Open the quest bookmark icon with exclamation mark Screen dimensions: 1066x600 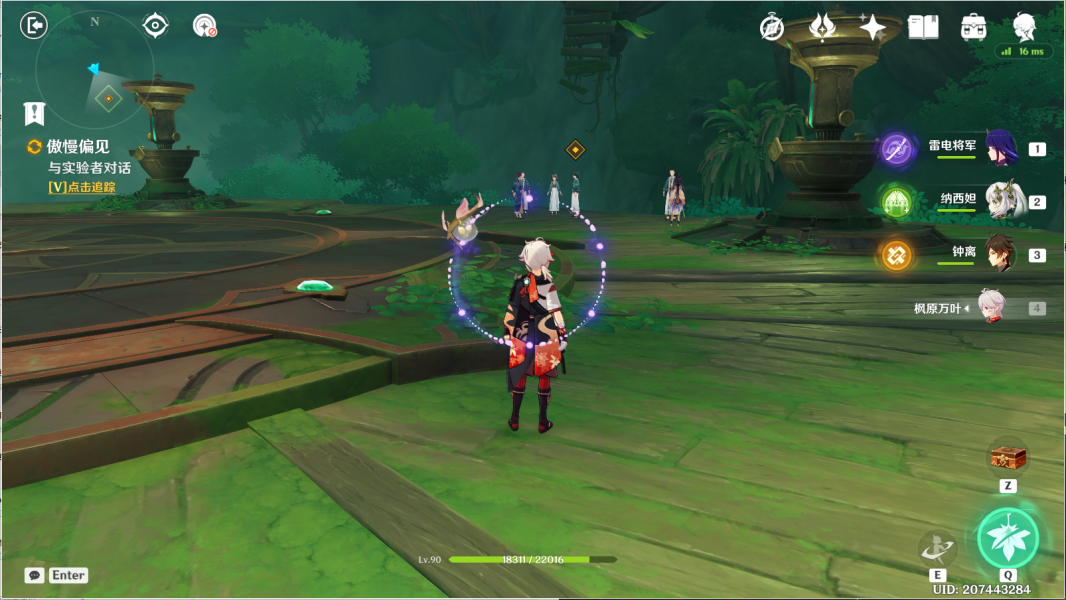pos(35,113)
